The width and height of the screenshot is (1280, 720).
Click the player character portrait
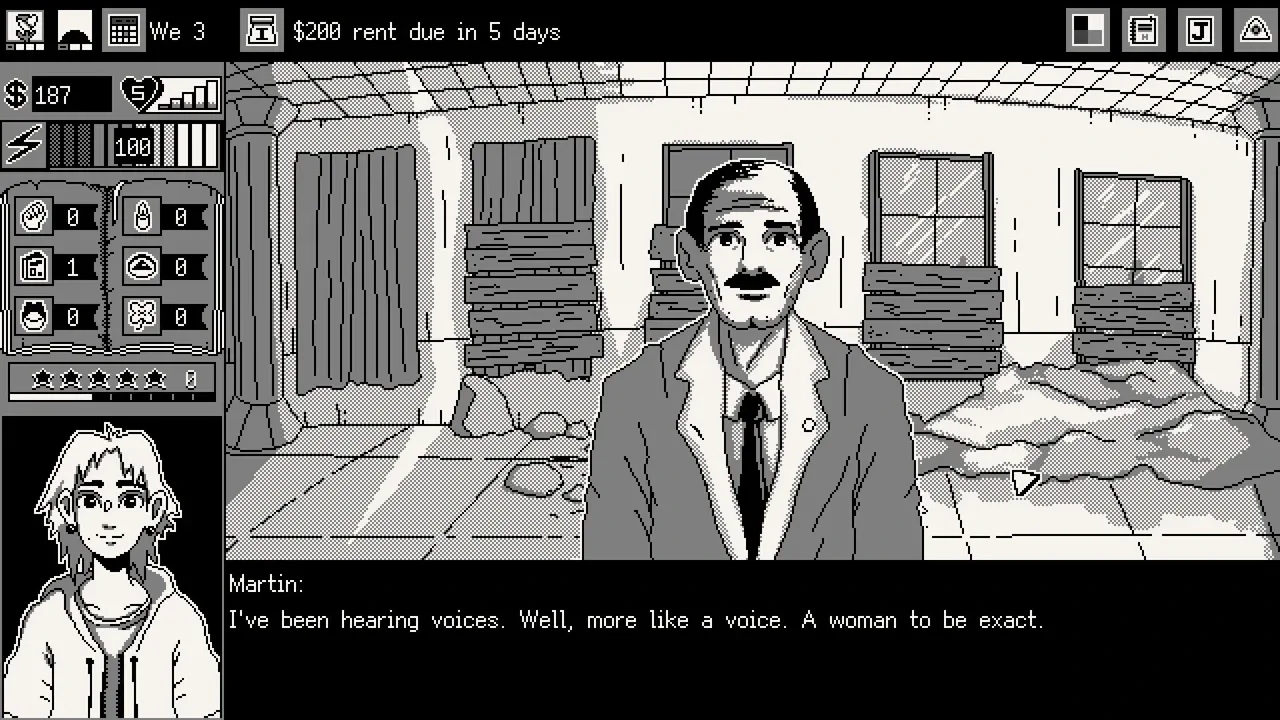click(111, 568)
